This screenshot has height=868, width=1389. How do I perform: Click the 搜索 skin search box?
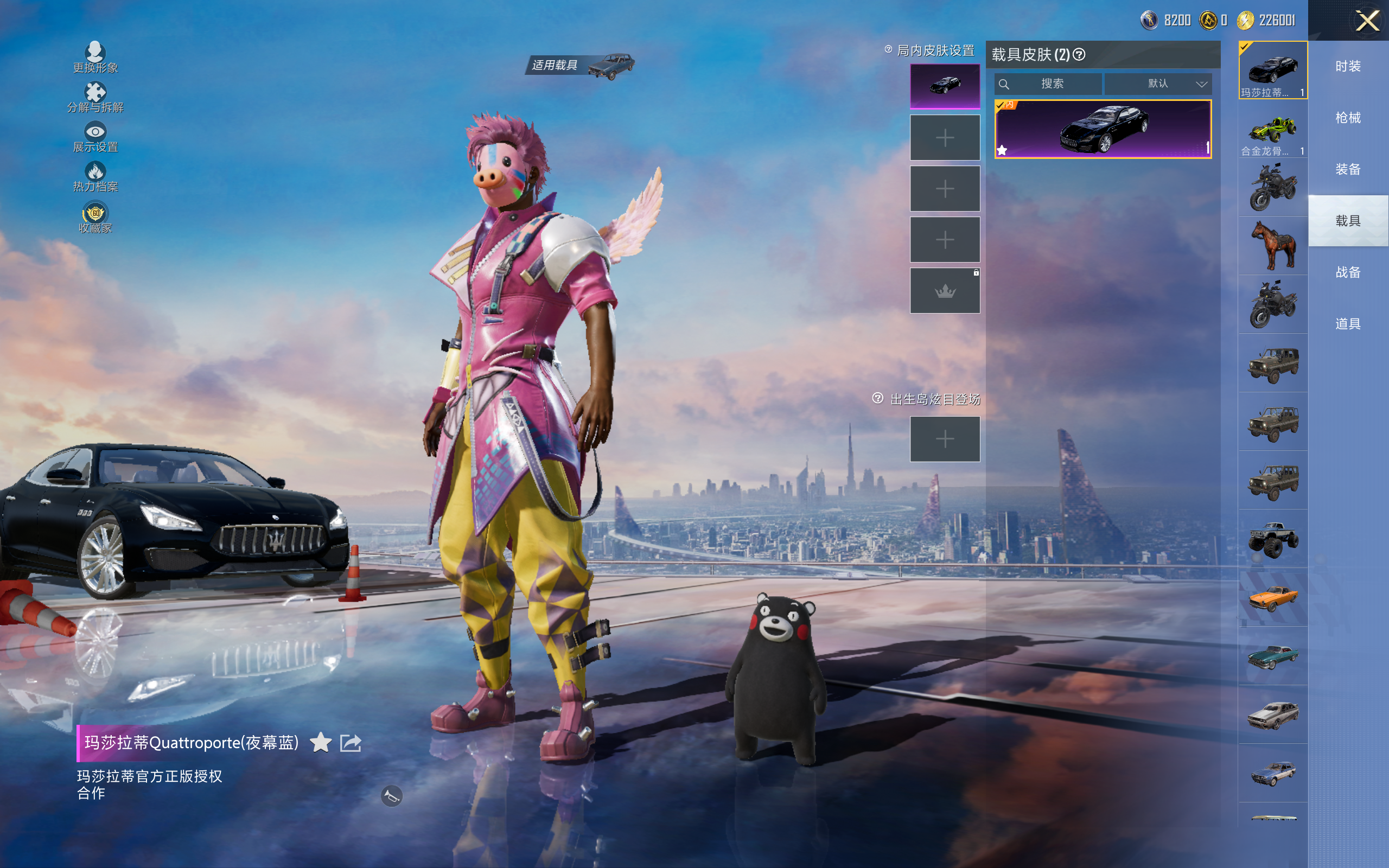click(1048, 84)
